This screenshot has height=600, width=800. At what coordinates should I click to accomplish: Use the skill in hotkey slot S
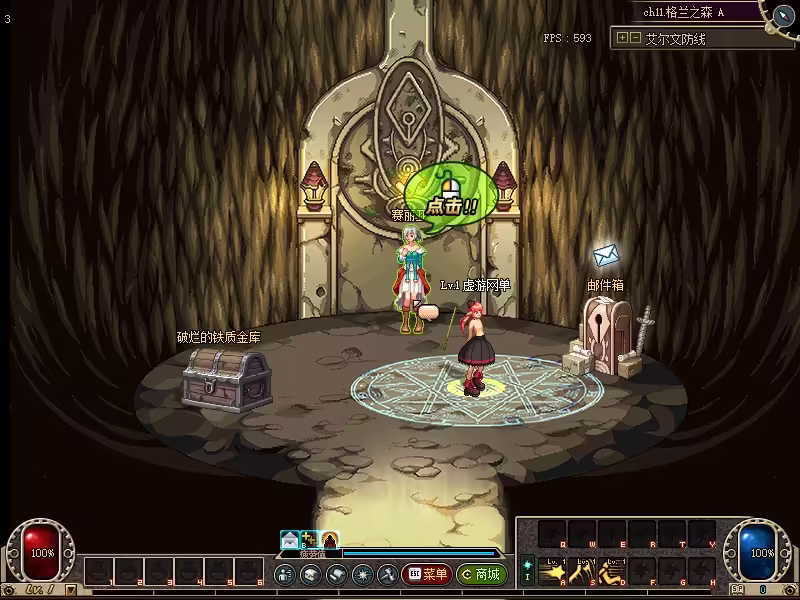pos(583,570)
